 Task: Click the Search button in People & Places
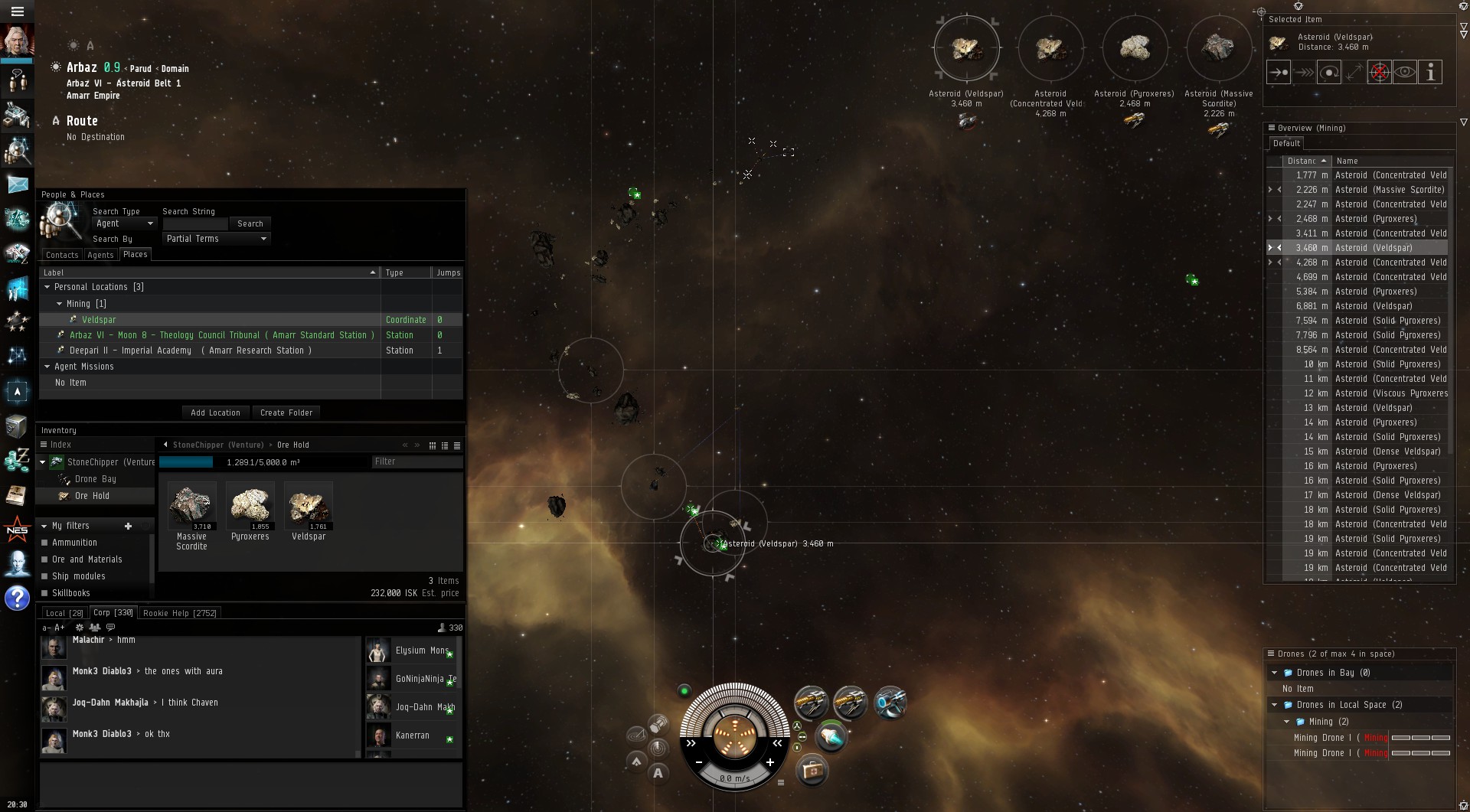click(250, 223)
